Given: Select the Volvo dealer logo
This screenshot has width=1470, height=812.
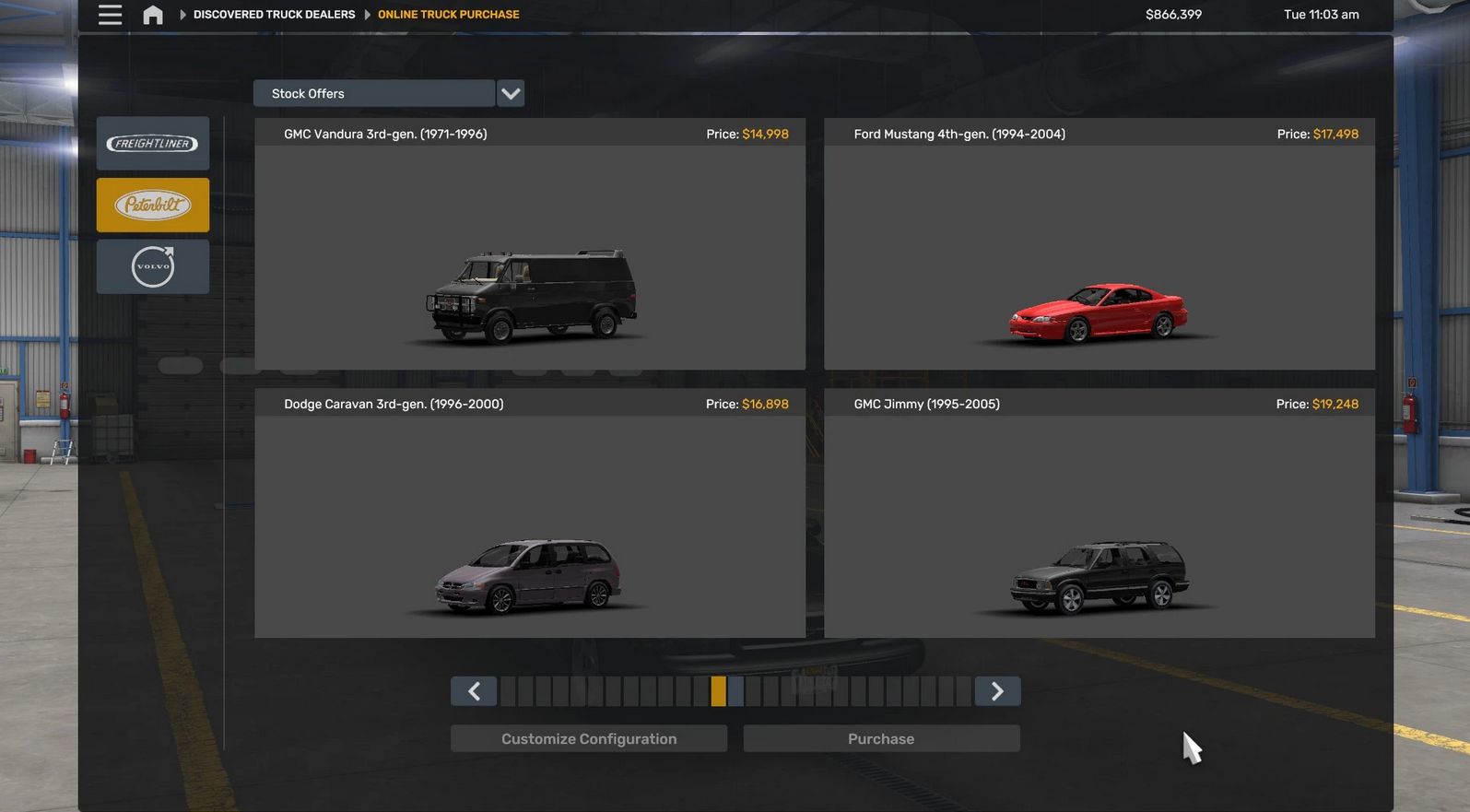Looking at the screenshot, I should pos(152,266).
